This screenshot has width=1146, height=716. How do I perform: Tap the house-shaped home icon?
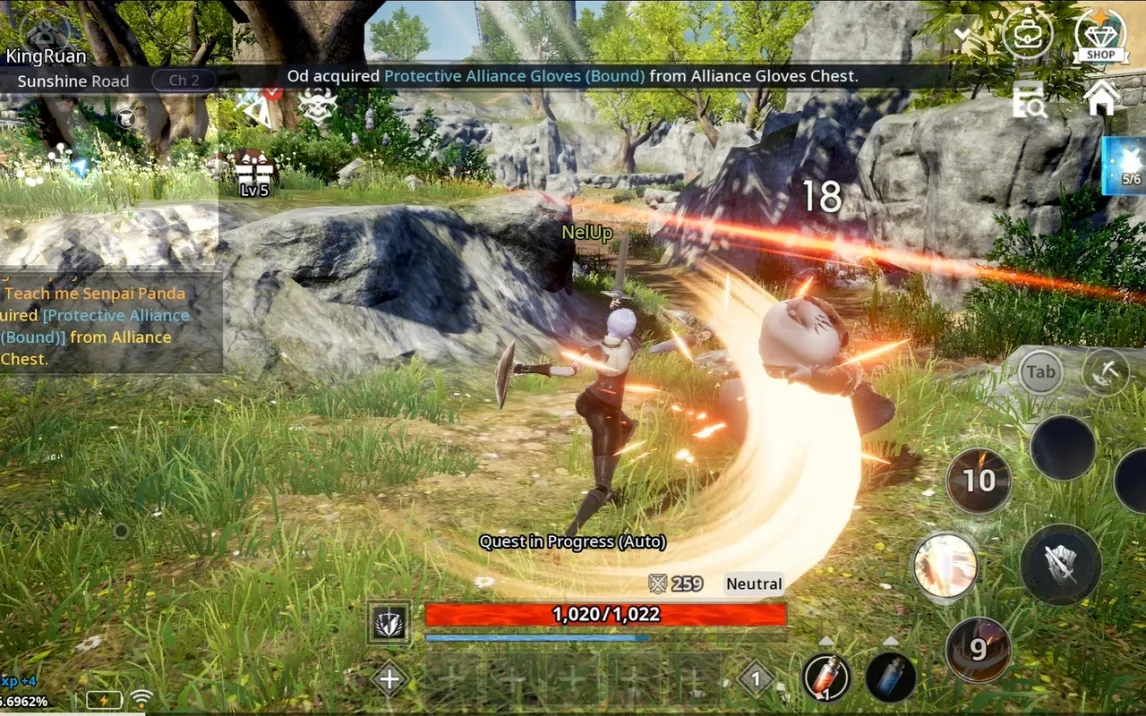coord(1101,98)
